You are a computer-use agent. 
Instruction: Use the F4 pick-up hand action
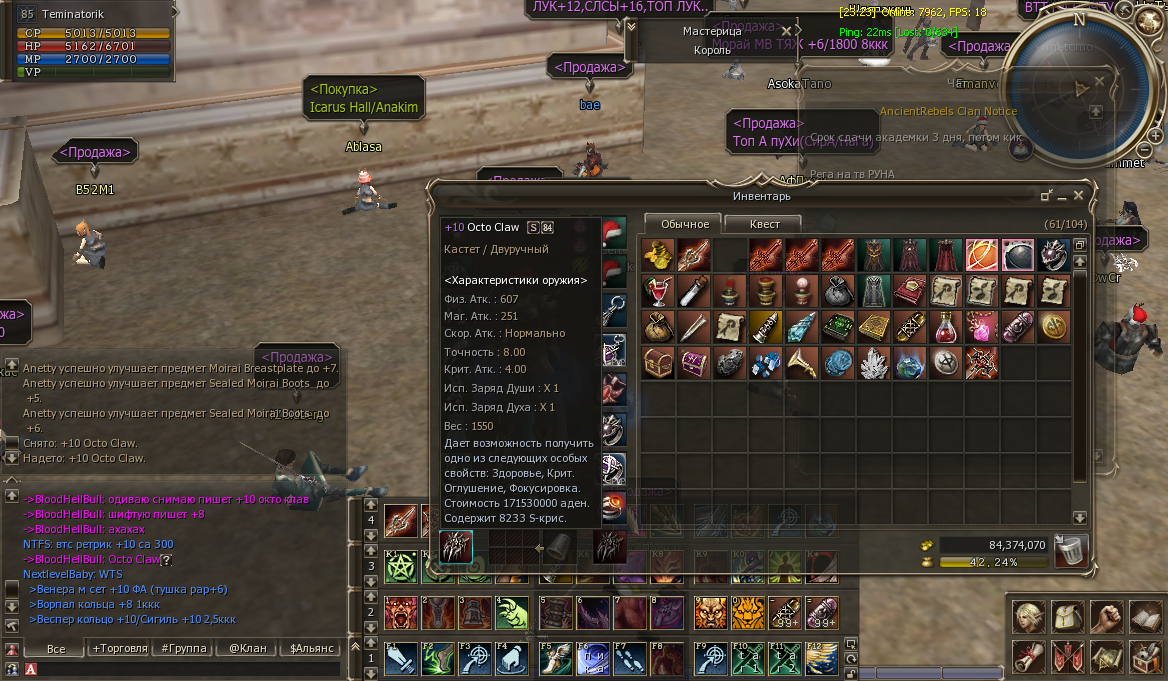coord(512,659)
